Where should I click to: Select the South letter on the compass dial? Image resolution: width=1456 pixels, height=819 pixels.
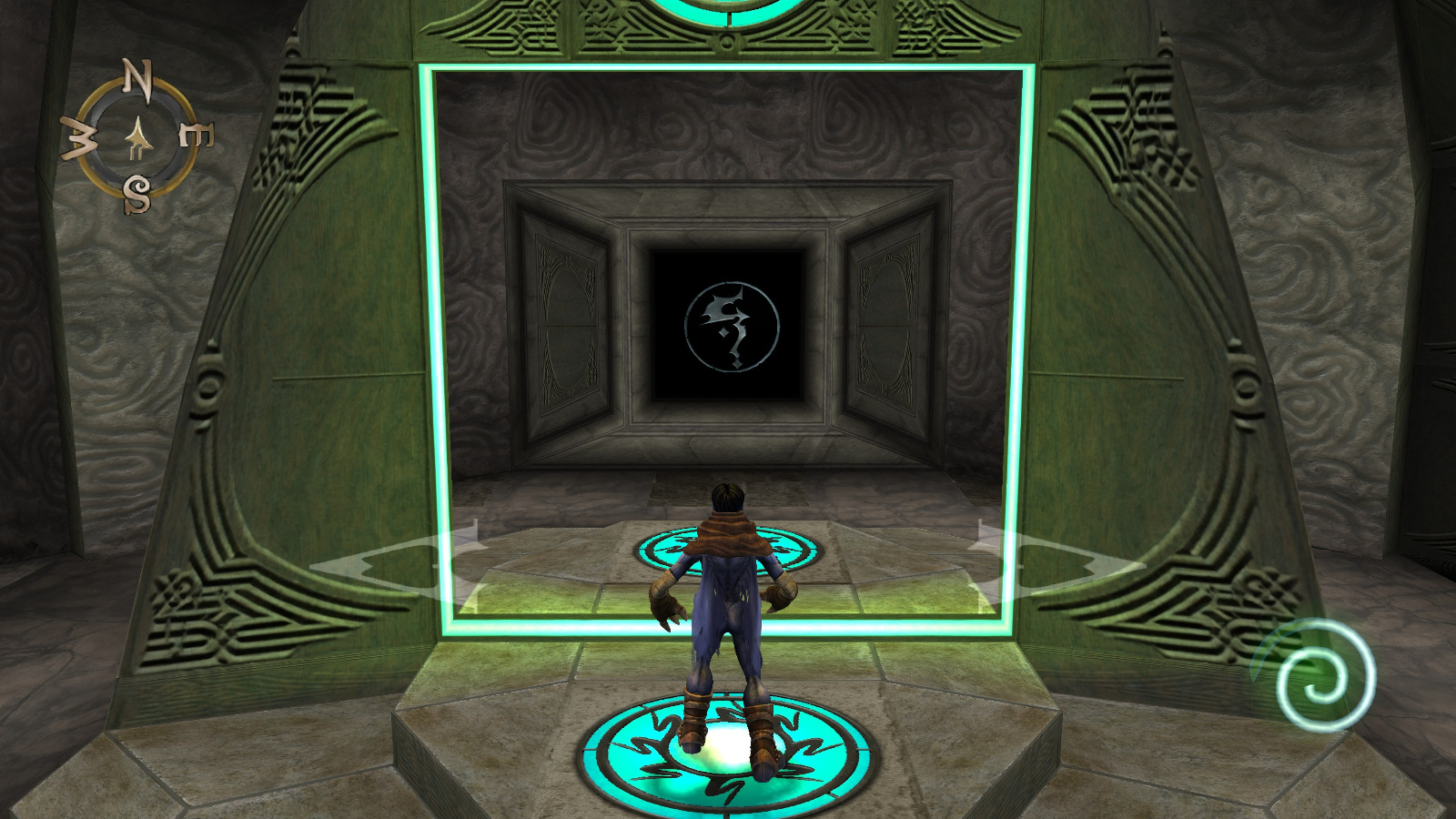[x=138, y=192]
